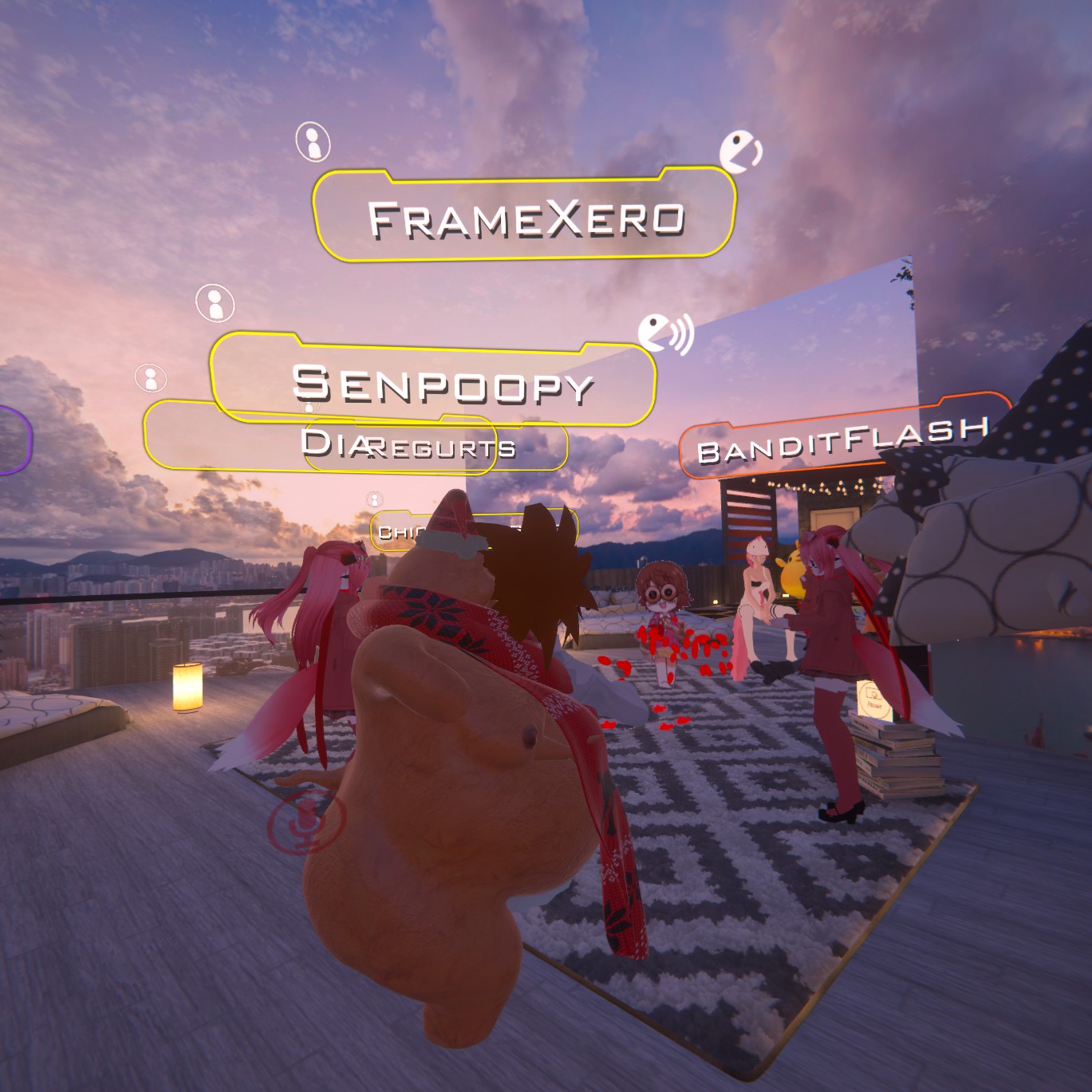Click the voice icon beside FrameXero's nameplate

tap(740, 152)
